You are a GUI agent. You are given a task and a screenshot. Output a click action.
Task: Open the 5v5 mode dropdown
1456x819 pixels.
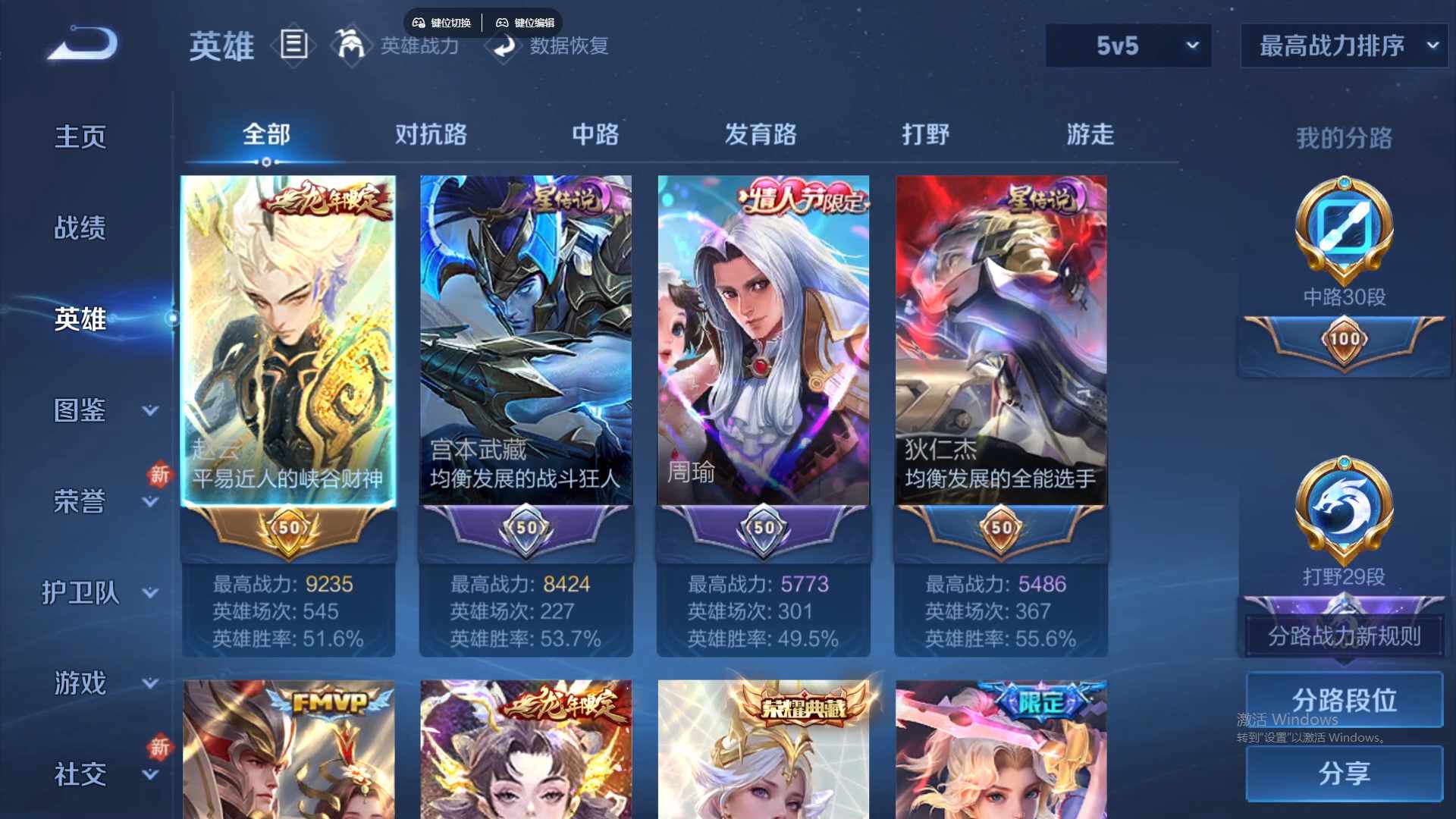point(1128,45)
